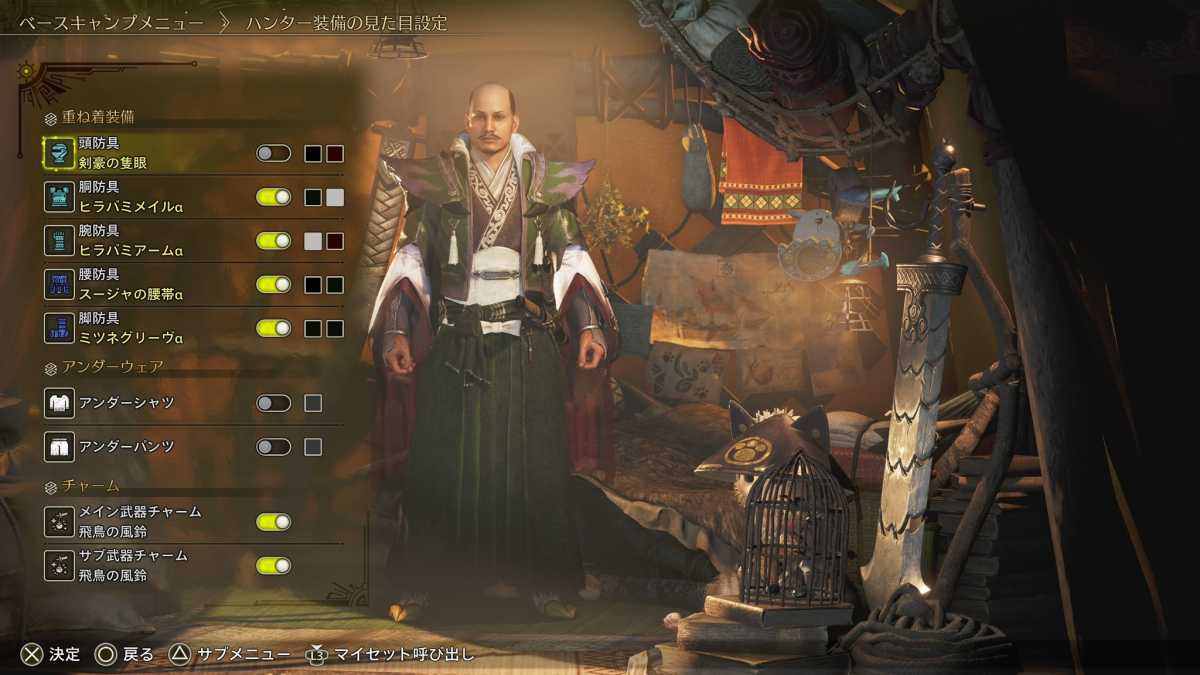The image size is (1200, 675).
Task: Turn on the アンダーパンツ toggle
Action: [273, 447]
